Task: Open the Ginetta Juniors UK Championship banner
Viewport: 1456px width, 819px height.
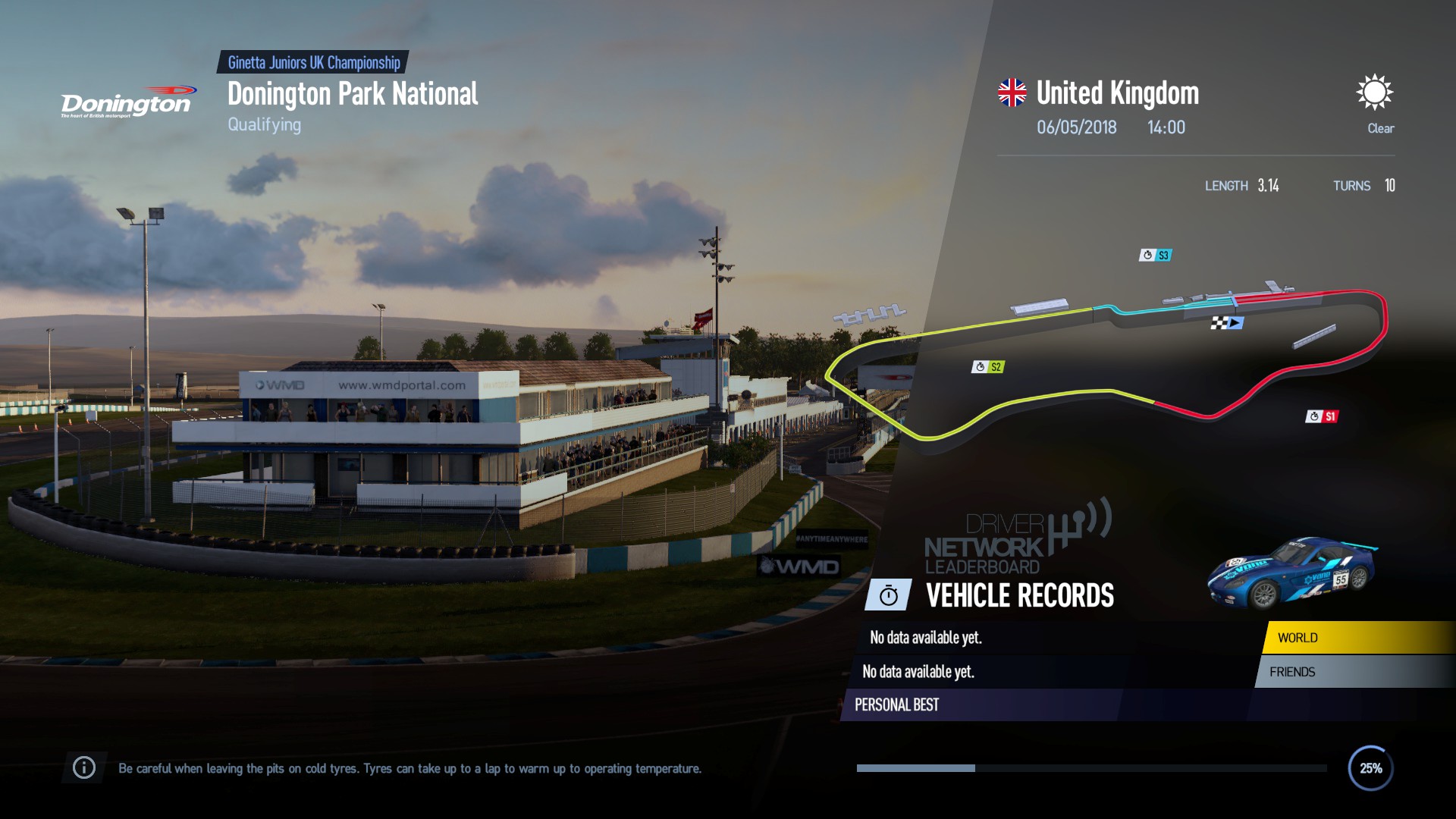Action: 312,64
